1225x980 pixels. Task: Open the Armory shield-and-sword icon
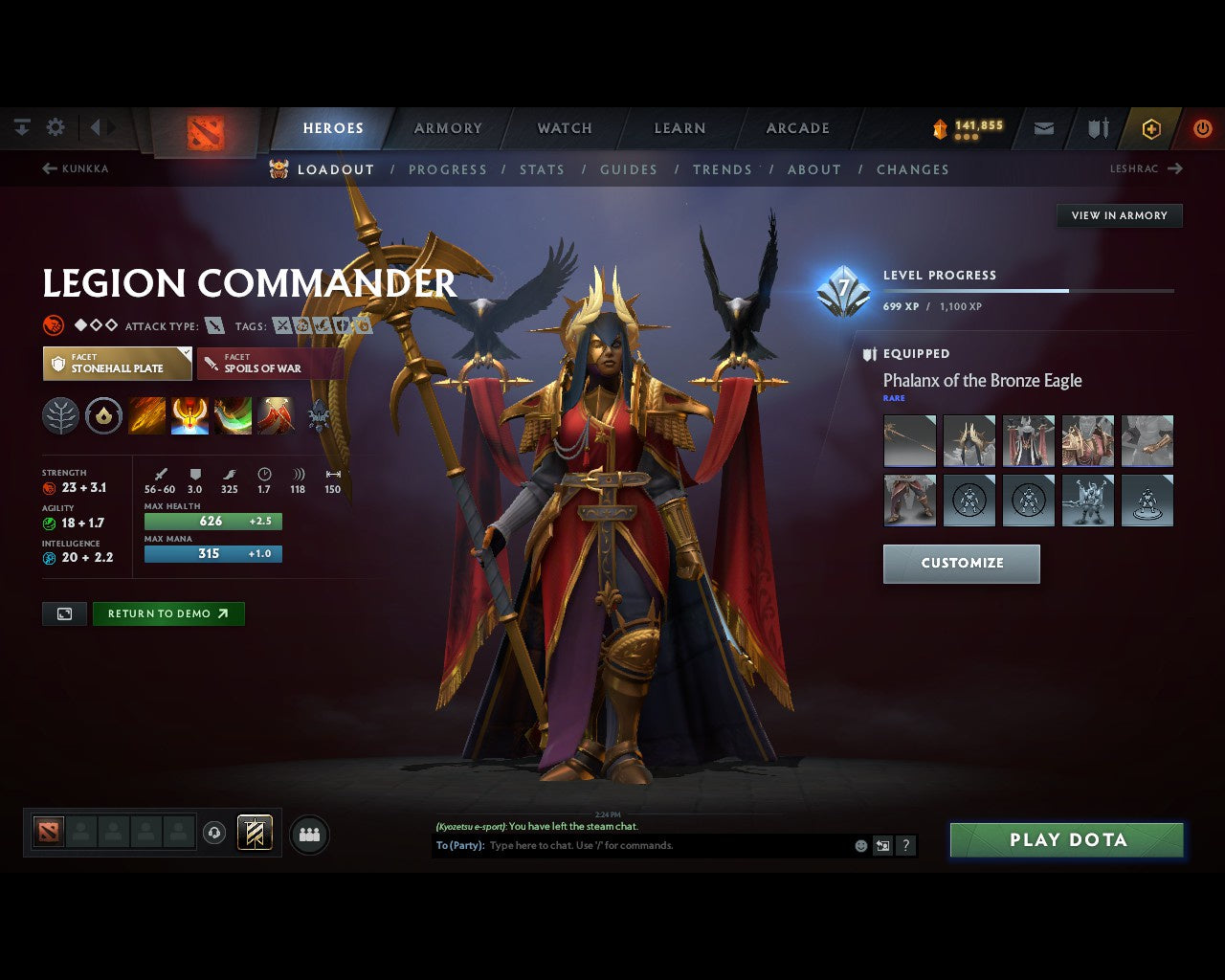tap(1096, 127)
